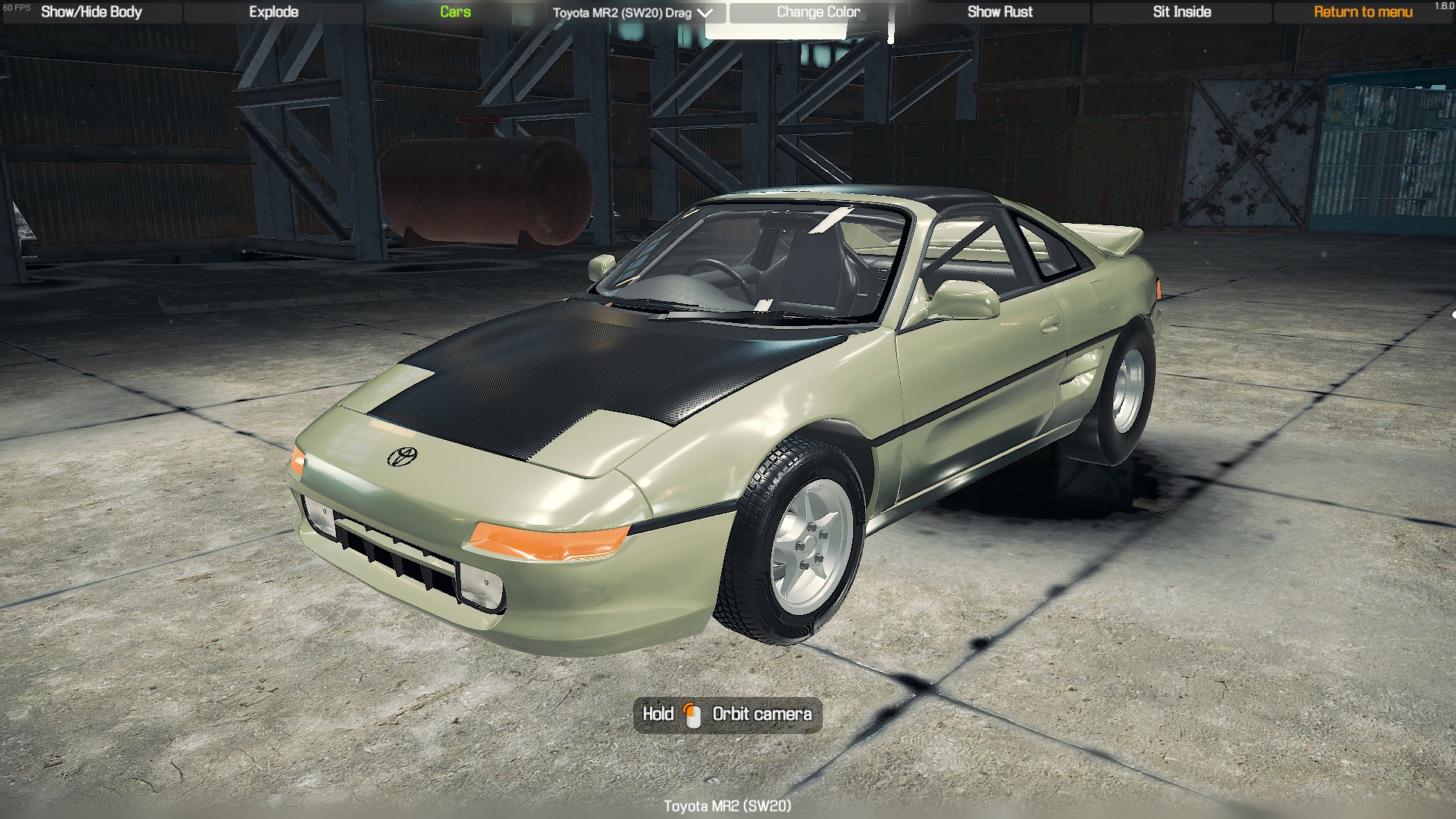
Task: Open the Cars menu
Action: coord(455,12)
